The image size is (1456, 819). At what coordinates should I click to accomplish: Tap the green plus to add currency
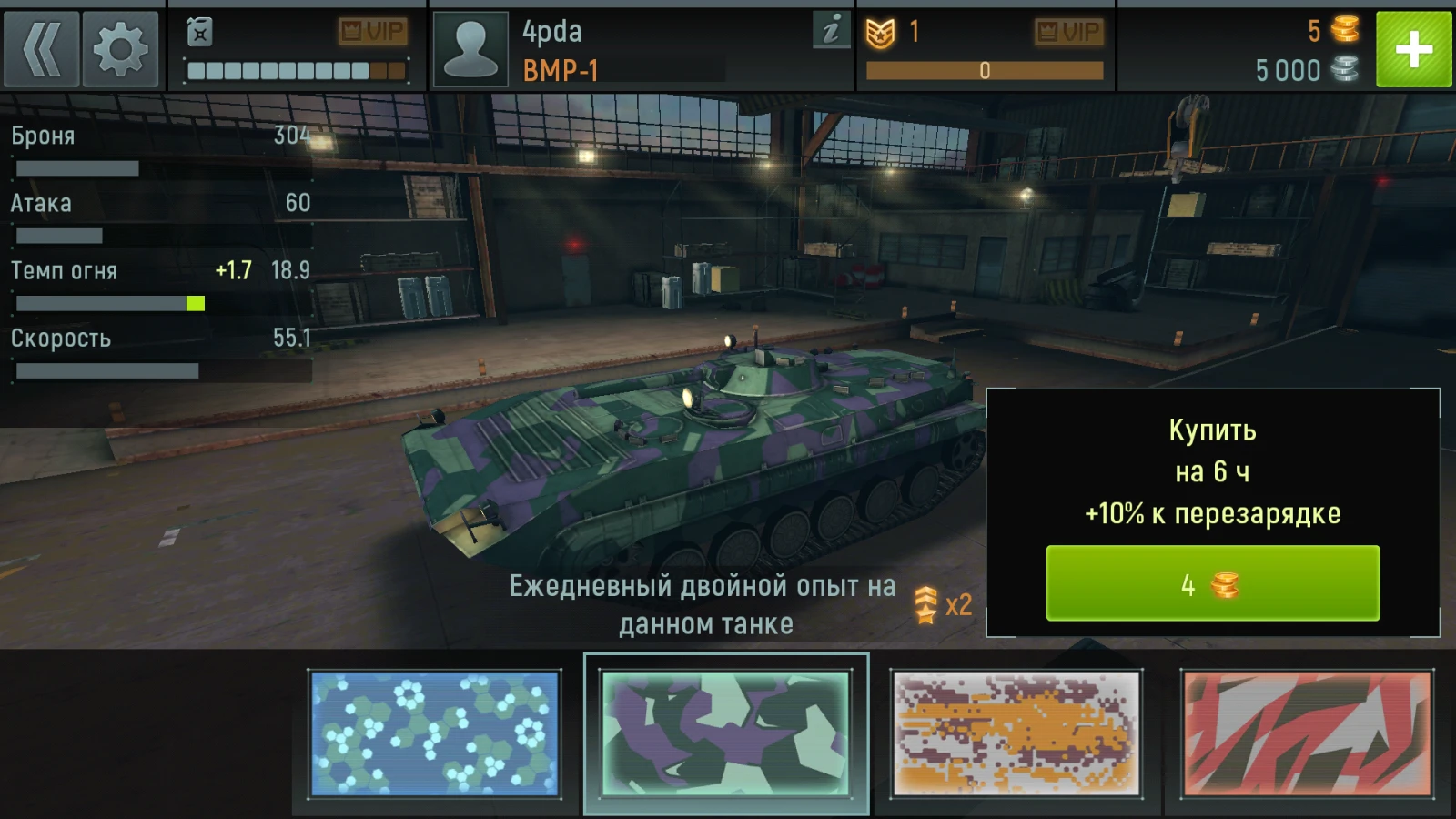click(1413, 49)
